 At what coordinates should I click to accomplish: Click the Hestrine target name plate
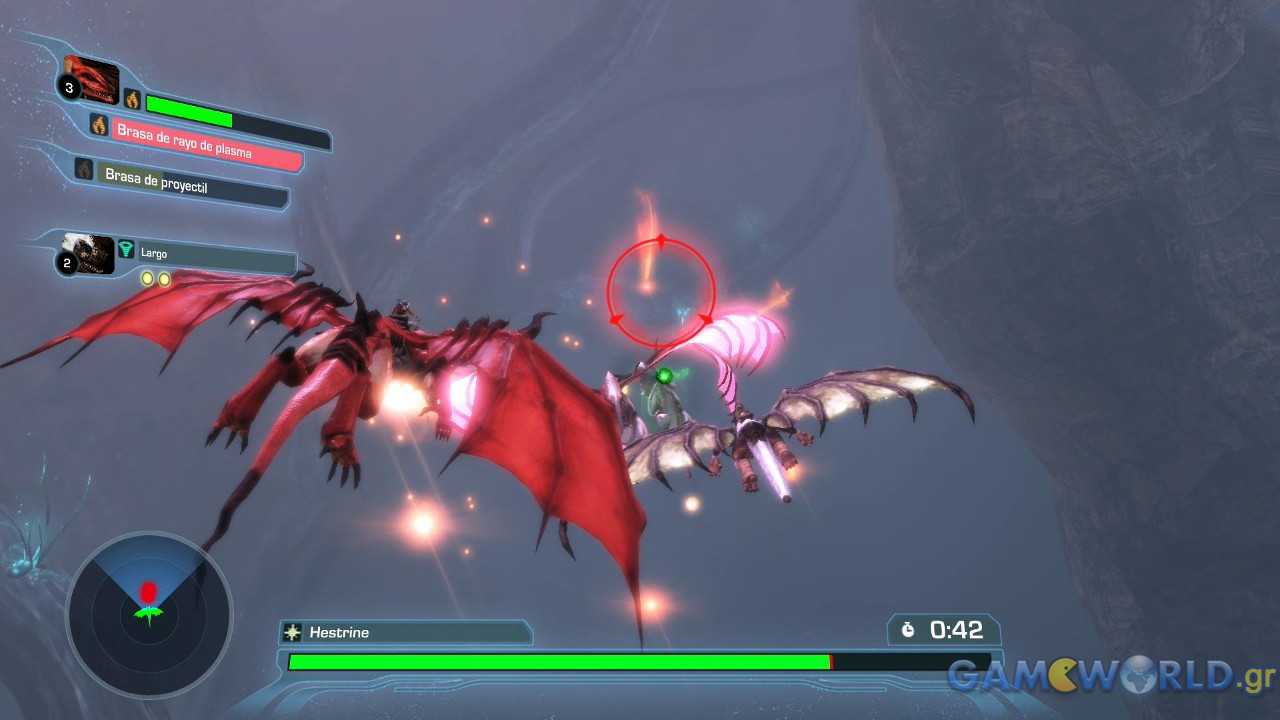405,632
